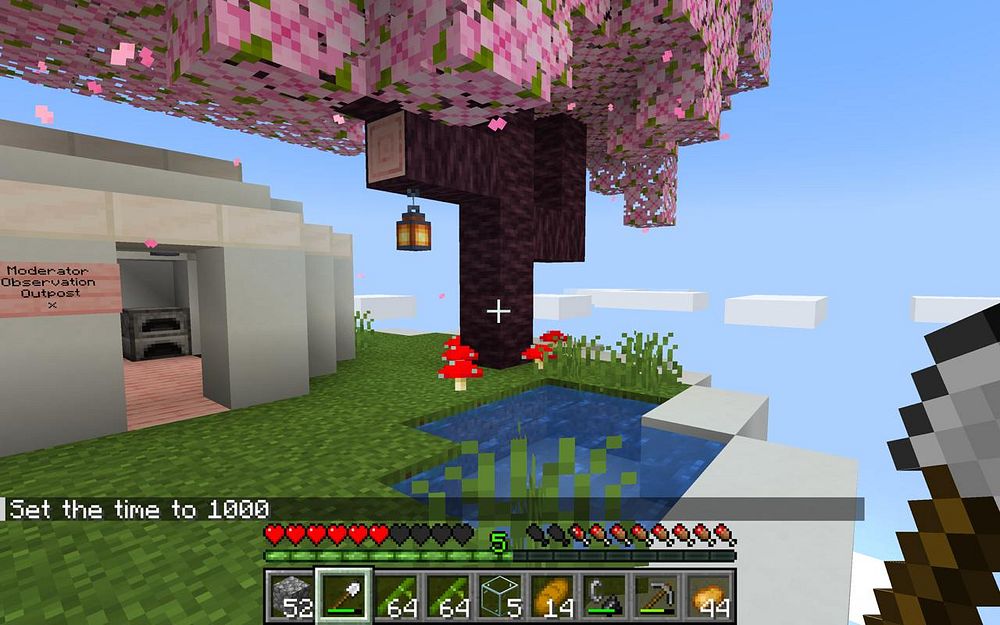Select the flint and steel slot
Viewport: 1000px width, 625px height.
click(604, 596)
